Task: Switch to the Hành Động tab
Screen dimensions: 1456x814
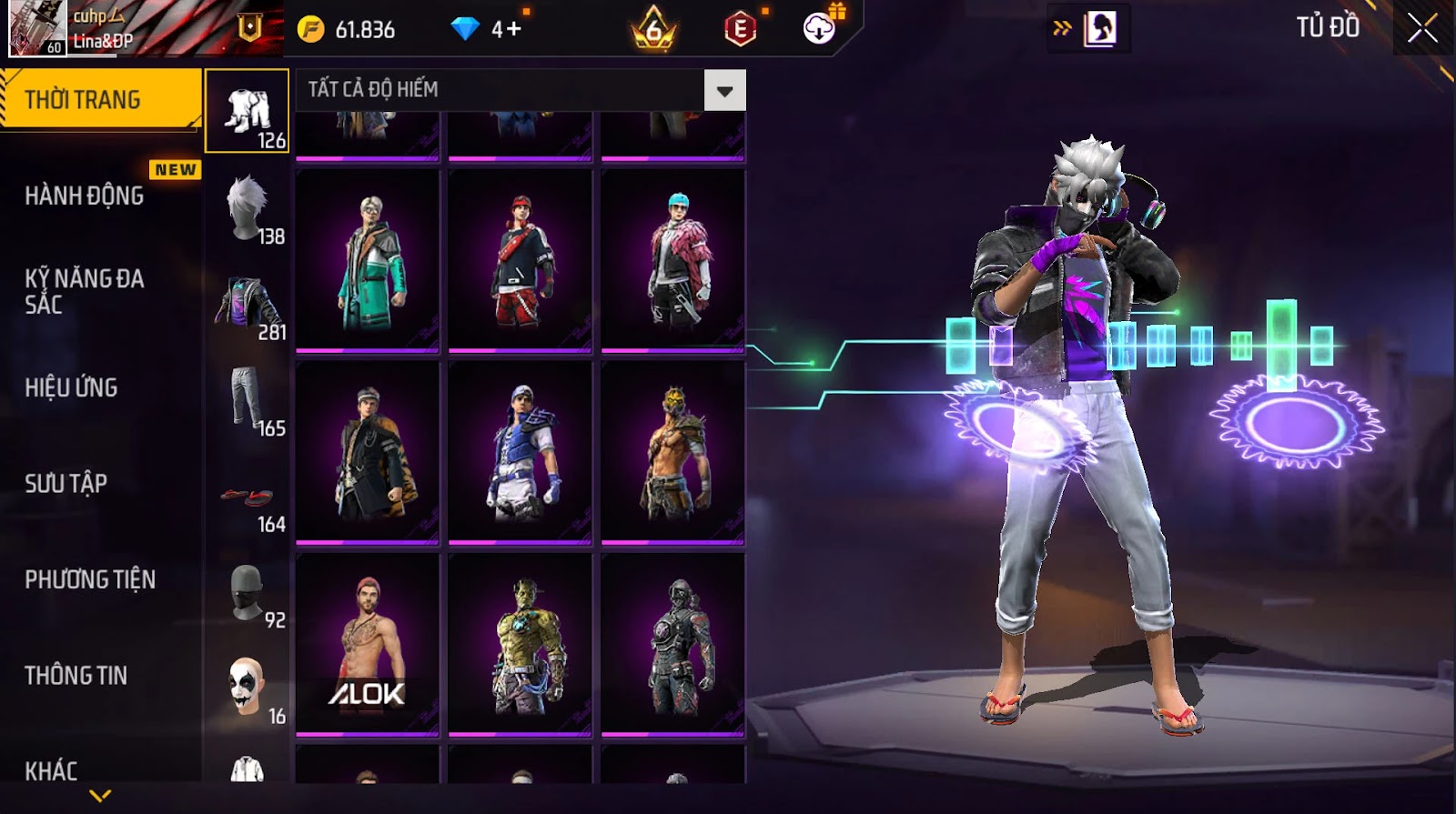Action: [x=85, y=196]
